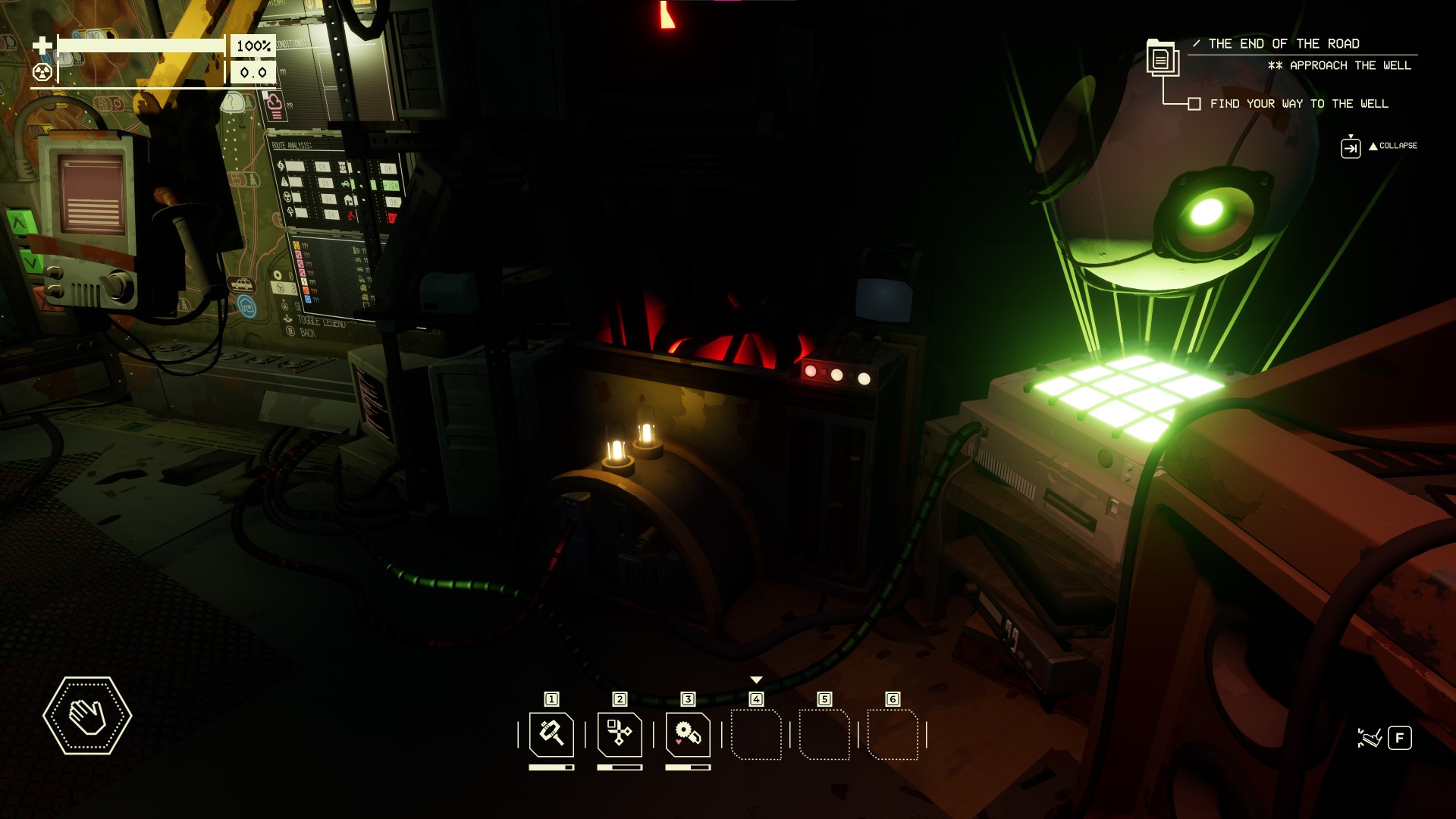Select the hammer tool in hotbar slot 1
This screenshot has width=1456, height=819.
pos(551,734)
